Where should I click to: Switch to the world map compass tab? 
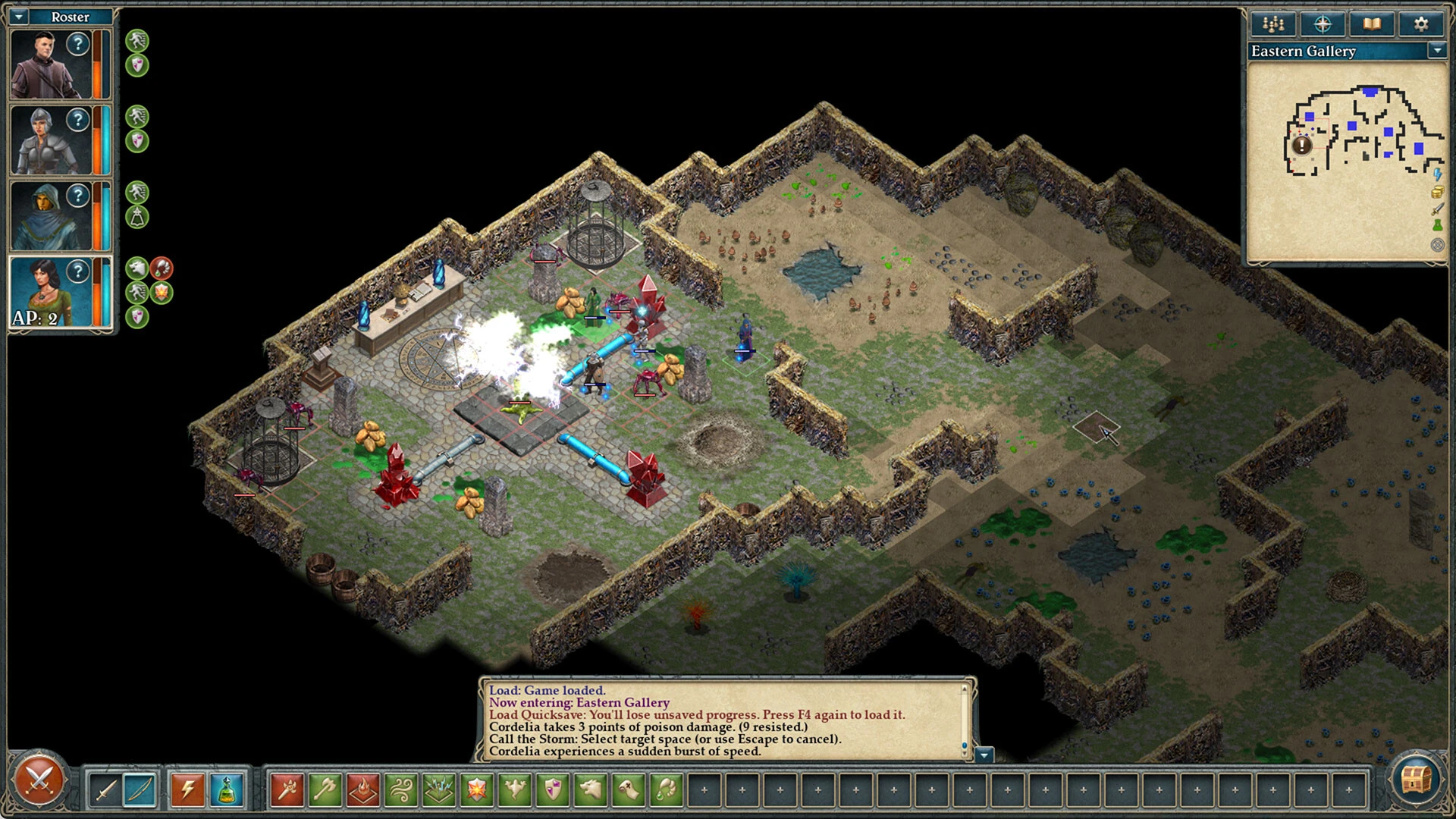[1322, 24]
